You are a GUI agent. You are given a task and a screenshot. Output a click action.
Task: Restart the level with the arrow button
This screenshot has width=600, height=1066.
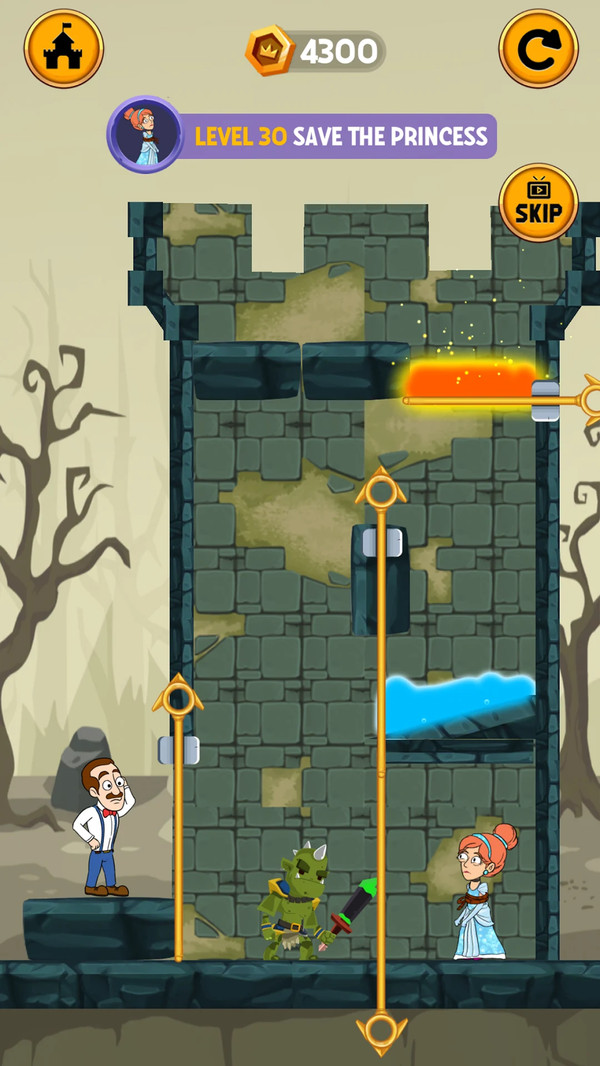538,49
